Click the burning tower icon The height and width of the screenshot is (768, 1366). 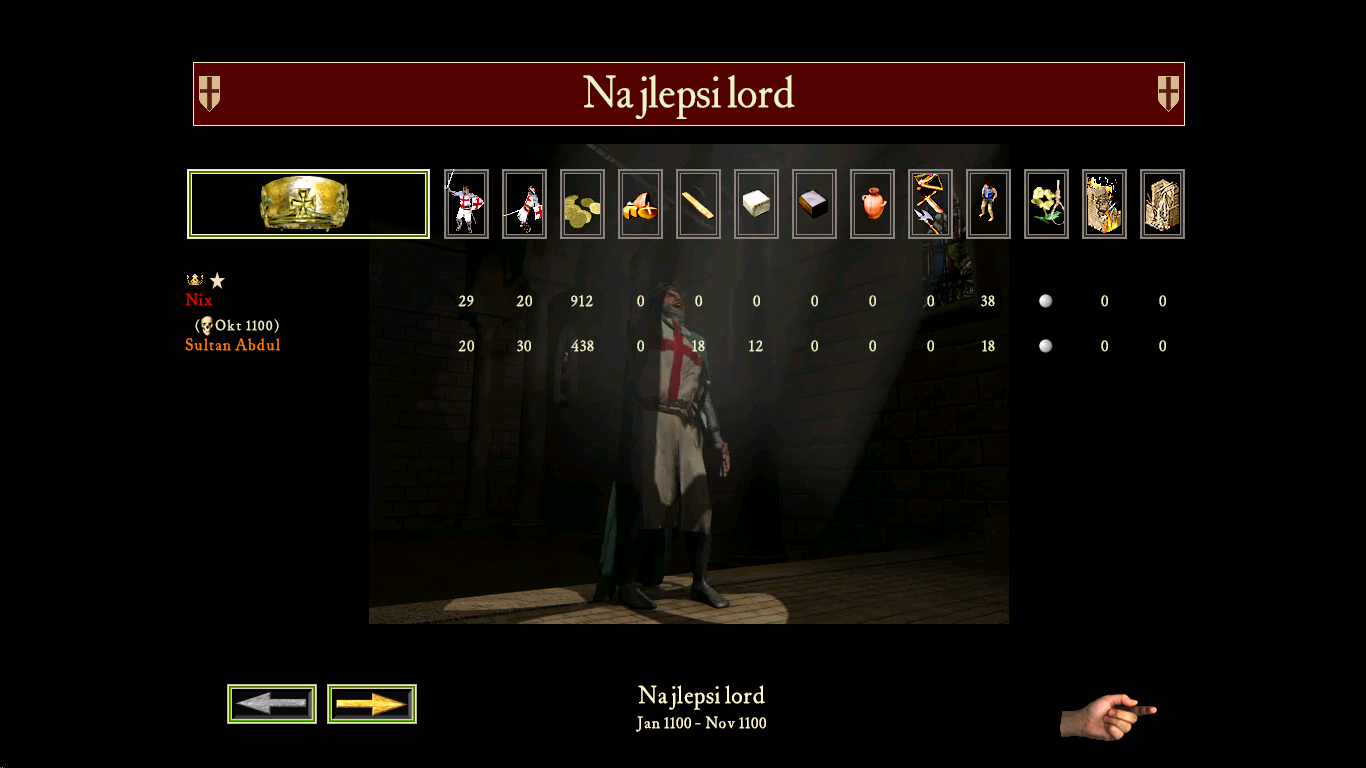click(1104, 204)
